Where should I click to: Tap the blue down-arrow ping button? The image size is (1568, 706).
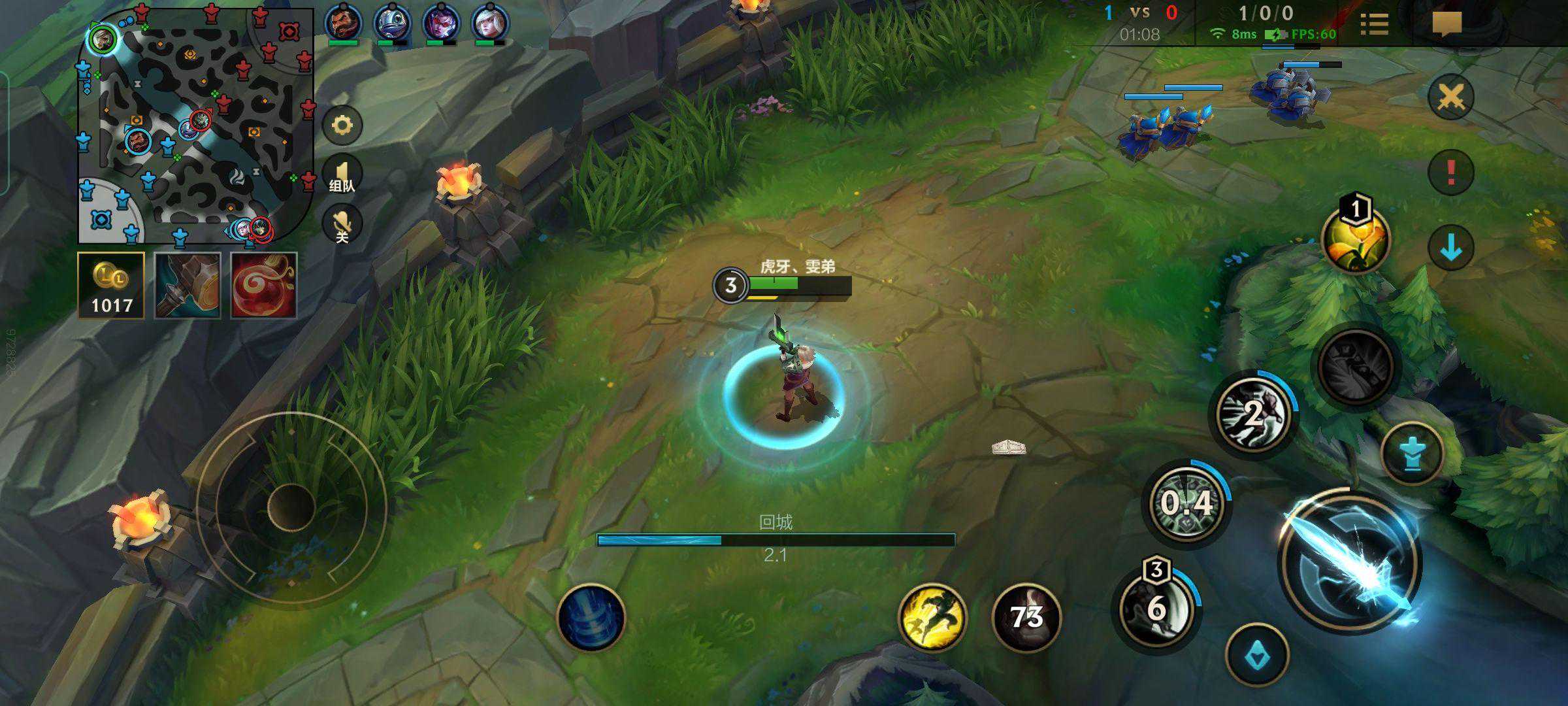pyautogui.click(x=1450, y=248)
